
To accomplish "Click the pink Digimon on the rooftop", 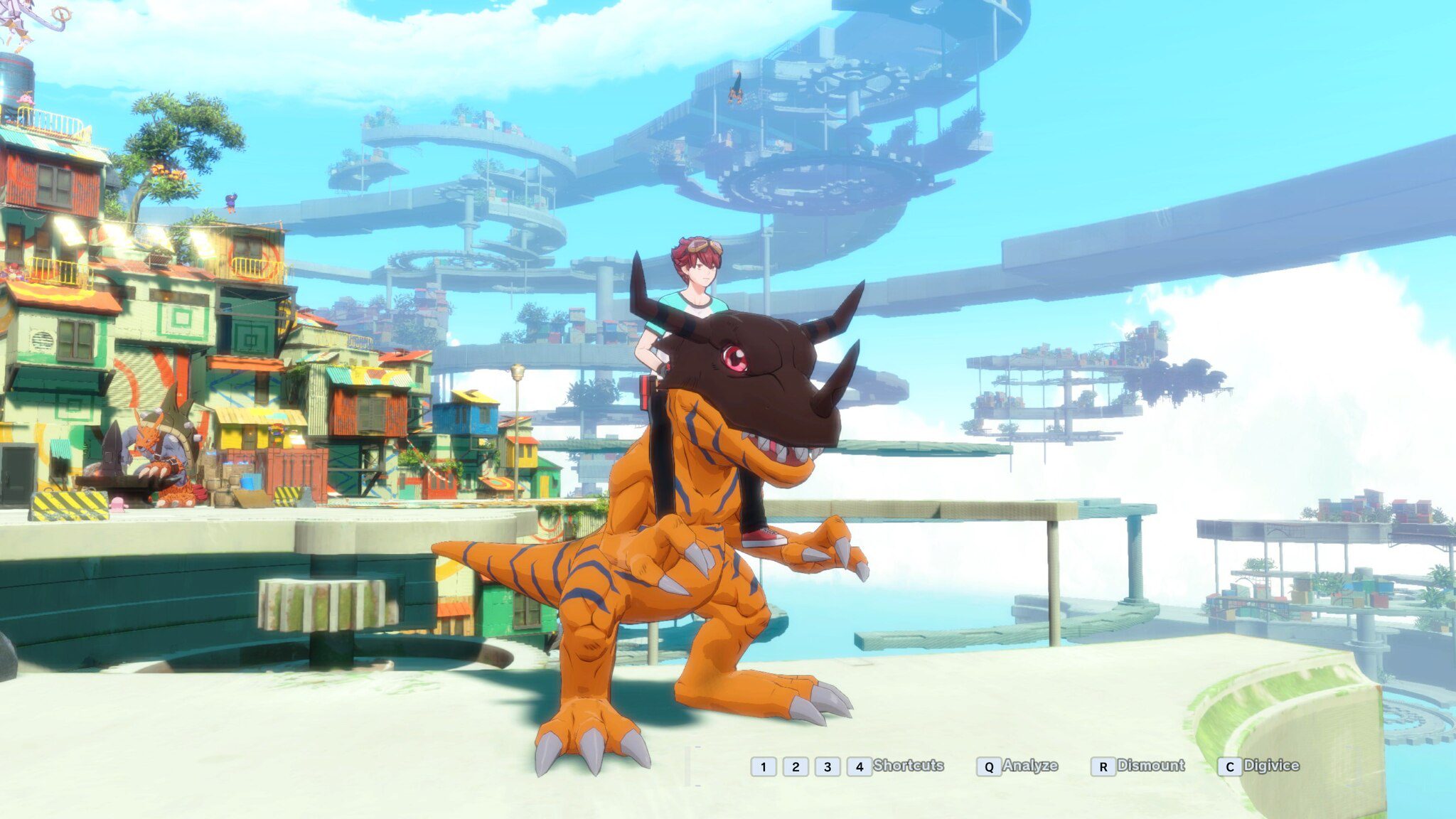I will [24, 100].
